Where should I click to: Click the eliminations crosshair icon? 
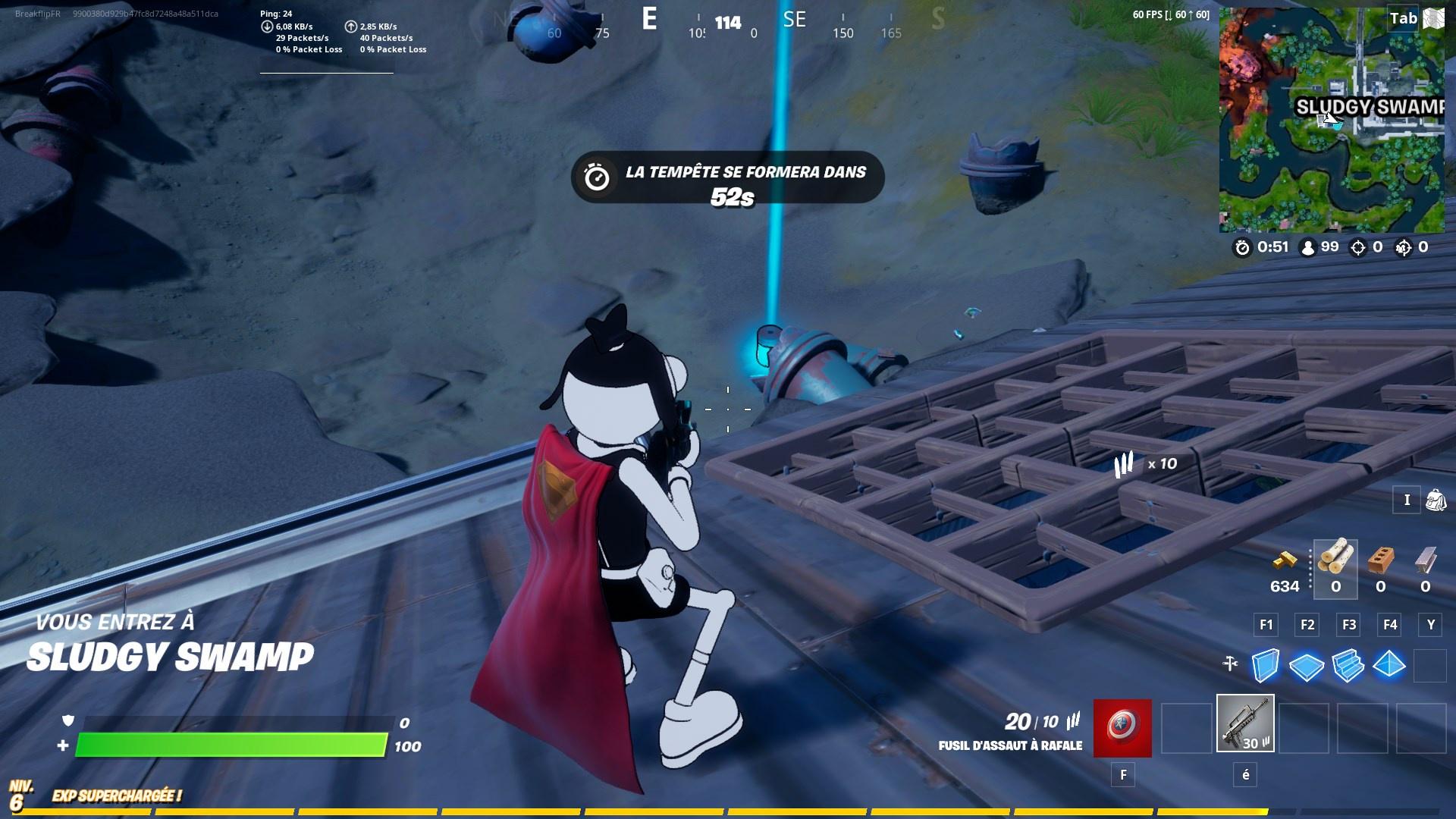[x=1357, y=246]
